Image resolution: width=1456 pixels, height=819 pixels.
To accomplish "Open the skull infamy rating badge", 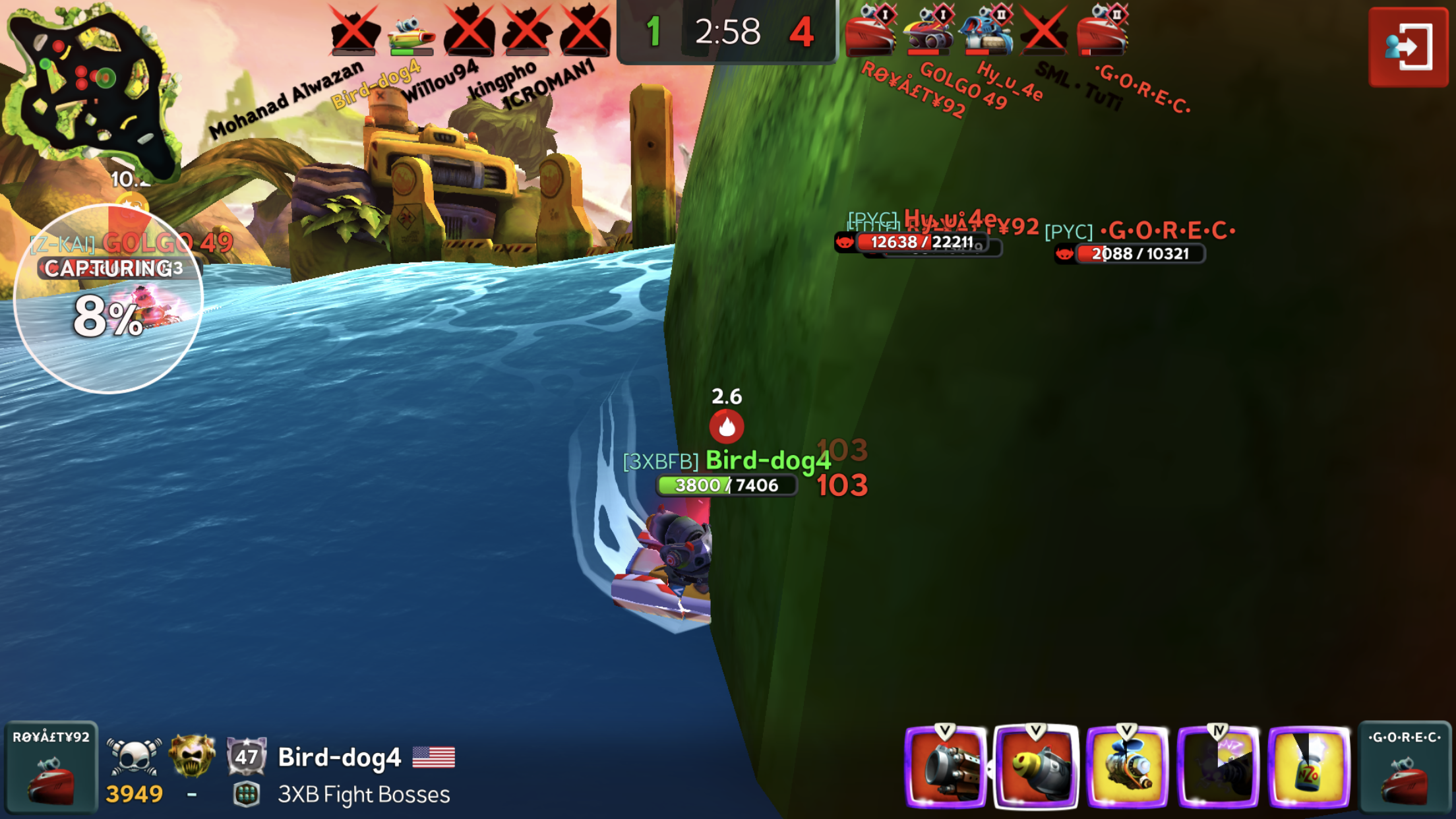I will pyautogui.click(x=135, y=756).
